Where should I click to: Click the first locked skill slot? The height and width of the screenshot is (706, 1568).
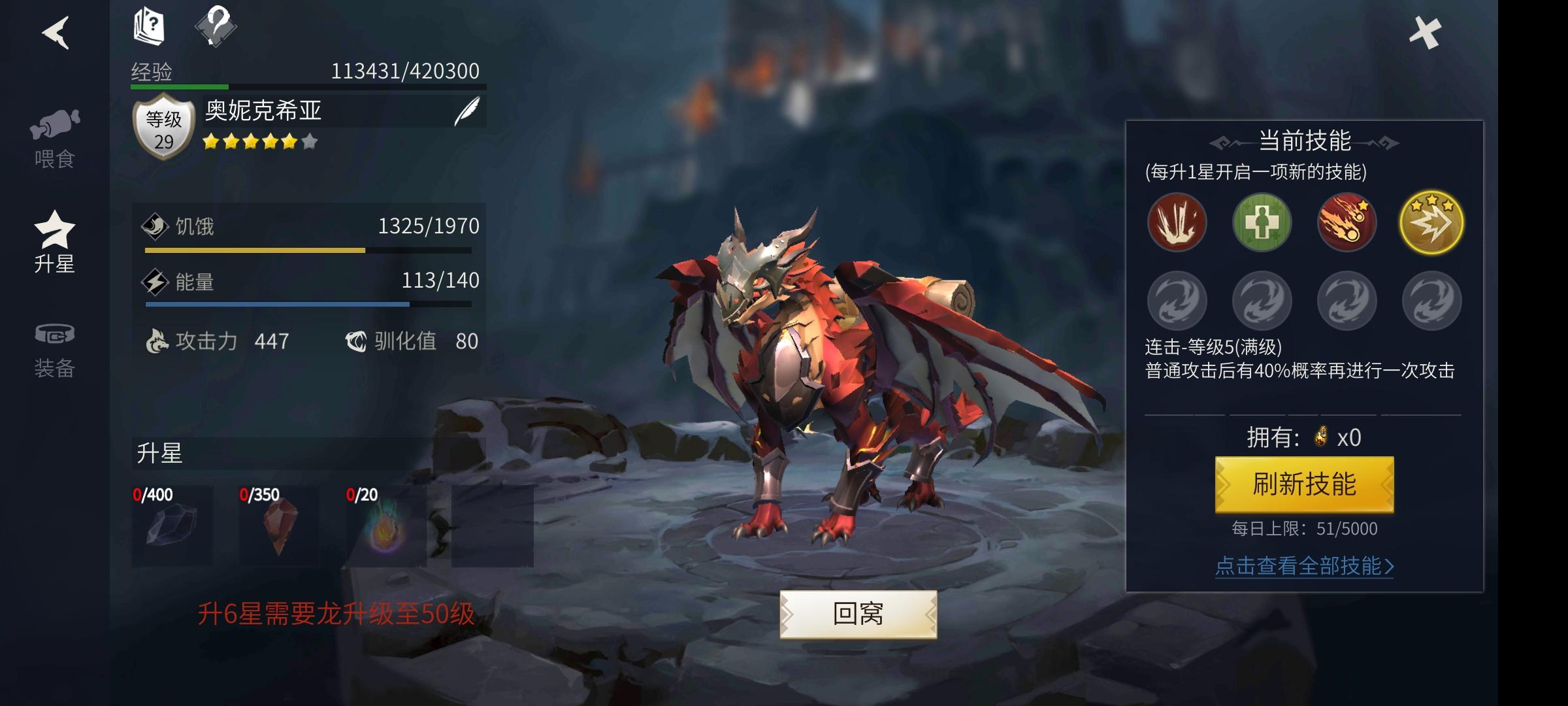1177,301
